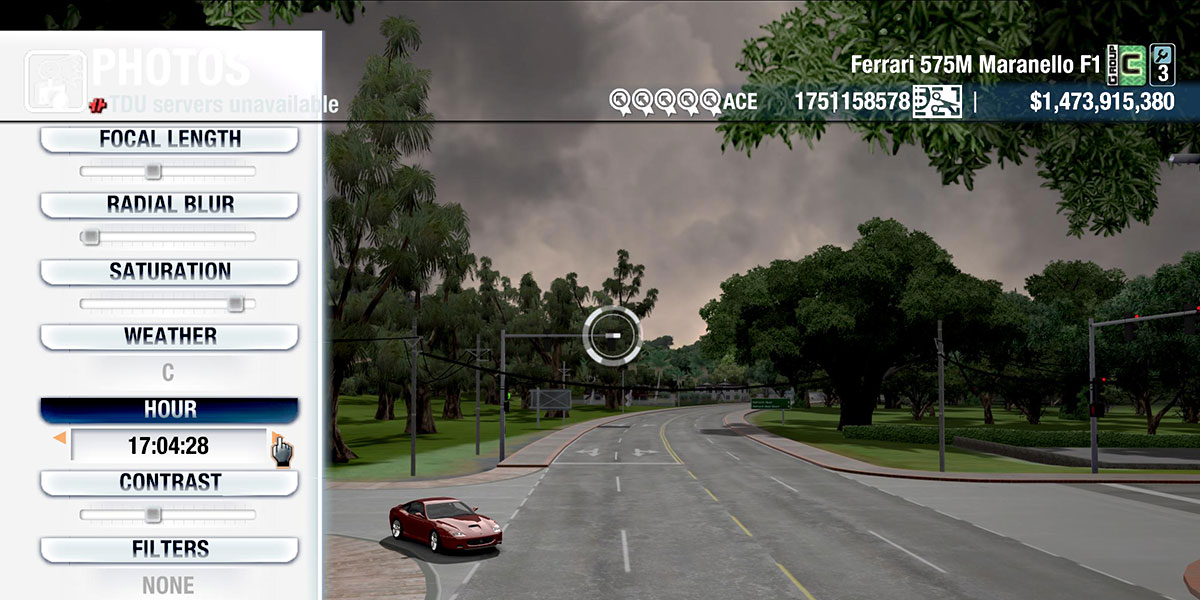Click the Saturation slider handle
Viewport: 1200px width, 600px height.
(235, 304)
